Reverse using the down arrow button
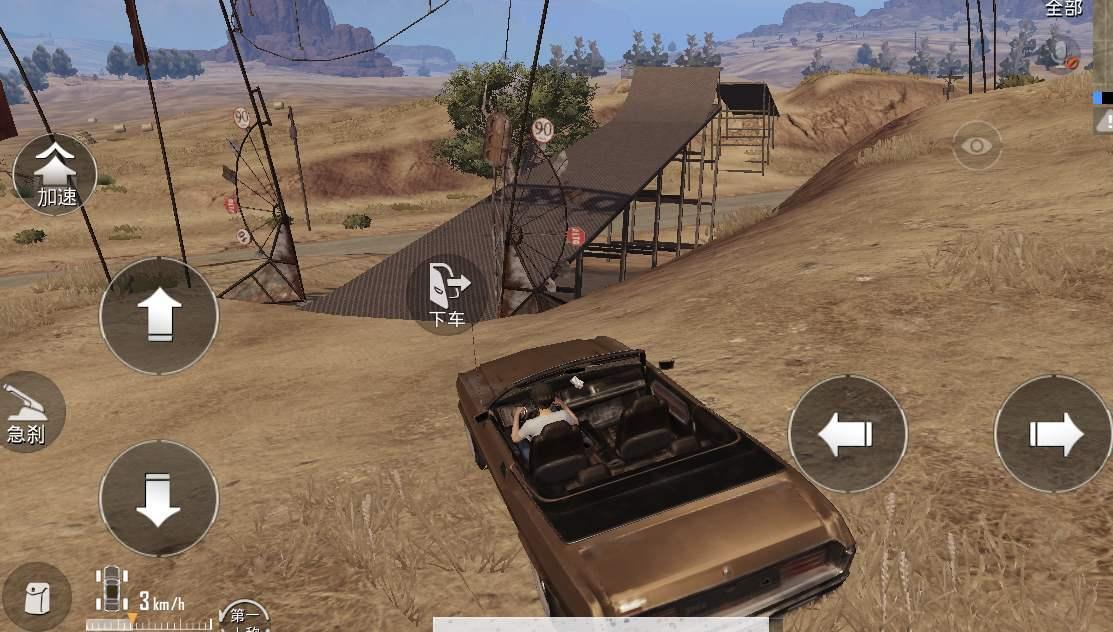 coord(158,498)
